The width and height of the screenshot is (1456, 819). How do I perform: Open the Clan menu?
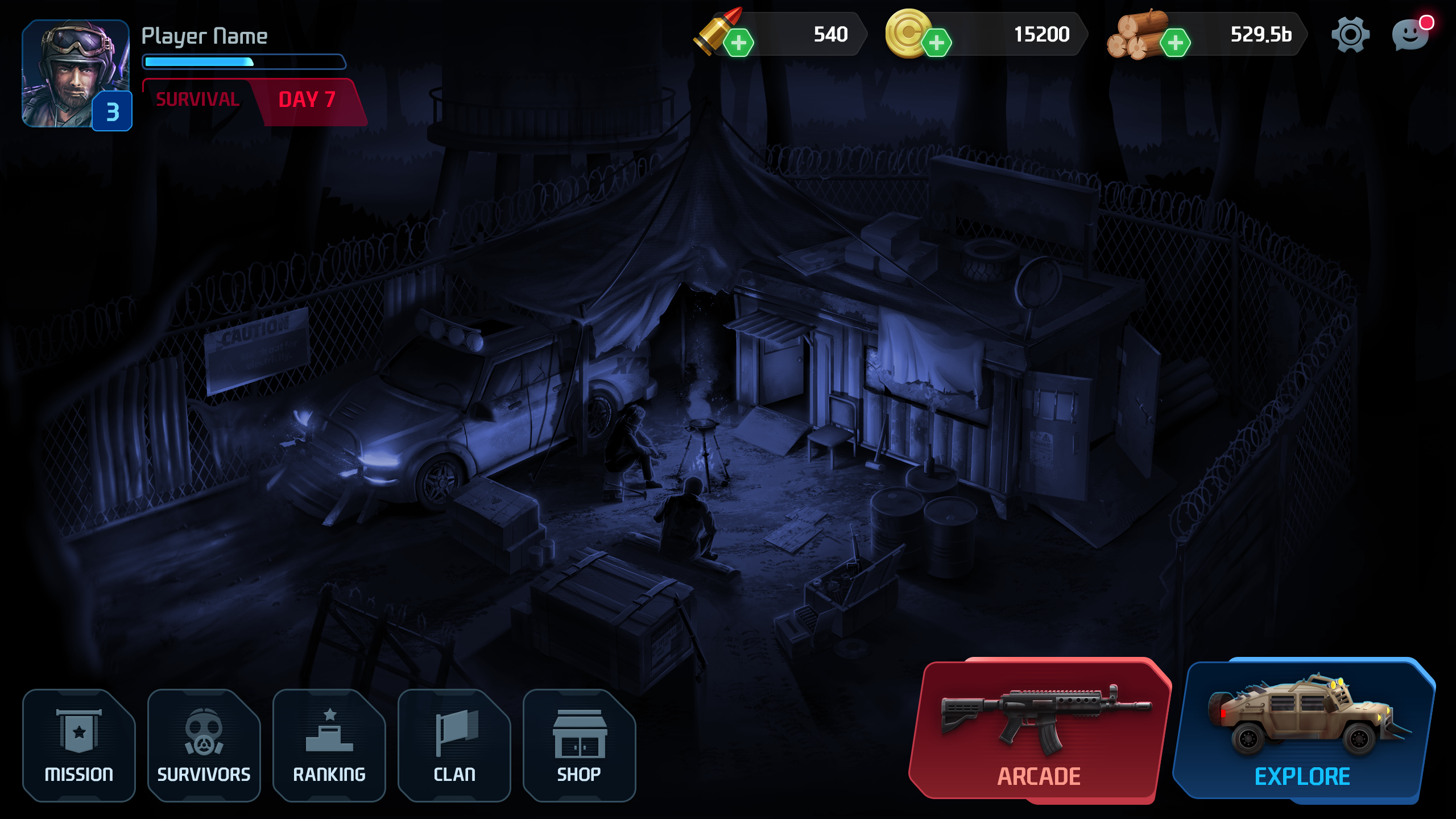pyautogui.click(x=454, y=745)
